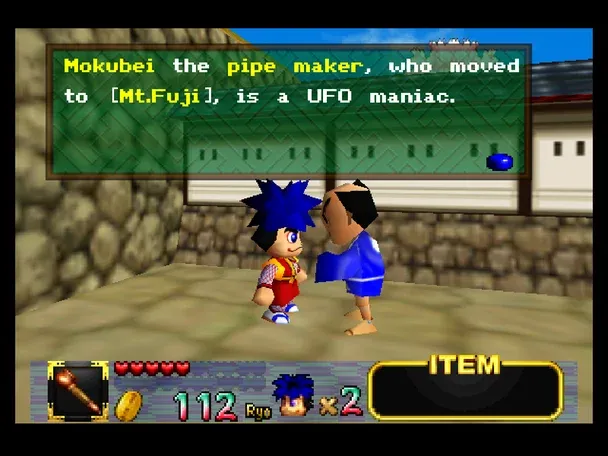608x456 pixels.
Task: Click the gold Ryo coin icon
Action: [x=129, y=404]
